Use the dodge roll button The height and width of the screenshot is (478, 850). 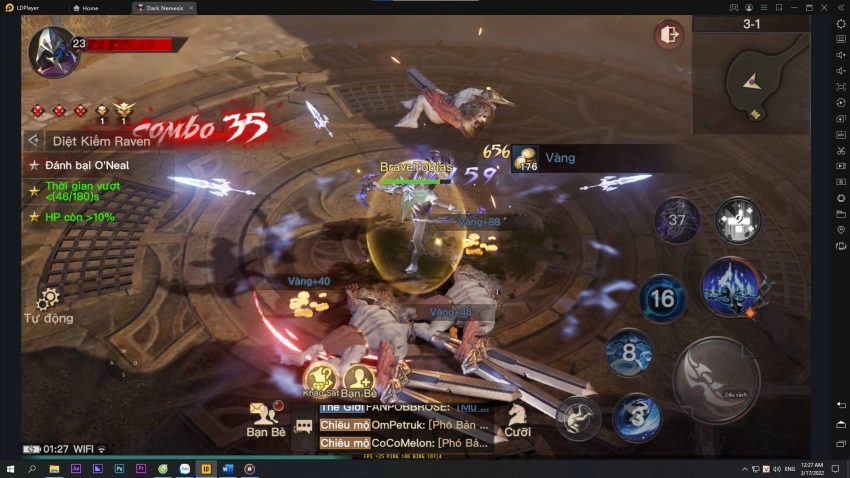577,418
